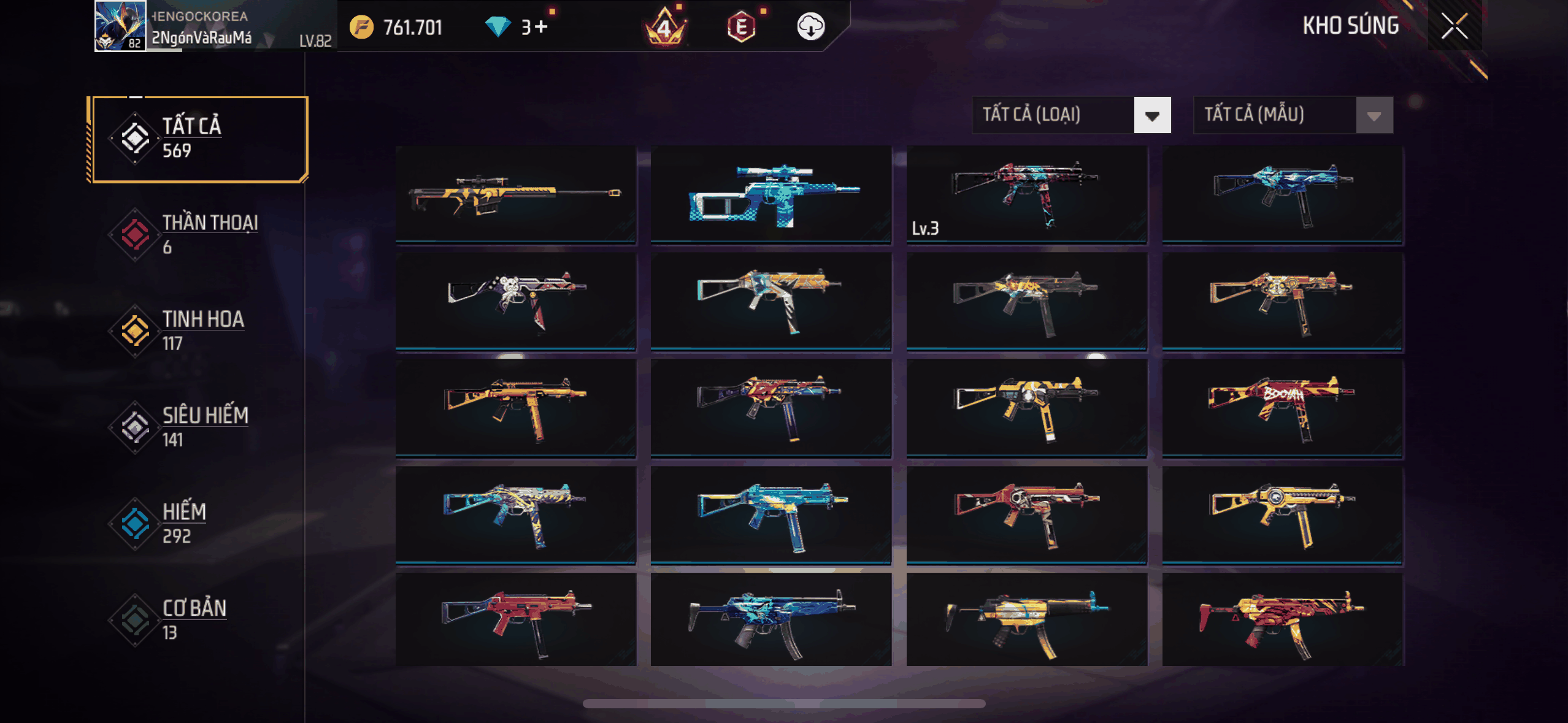The height and width of the screenshot is (723, 1568).
Task: Open the player profile avatar
Action: [x=120, y=26]
